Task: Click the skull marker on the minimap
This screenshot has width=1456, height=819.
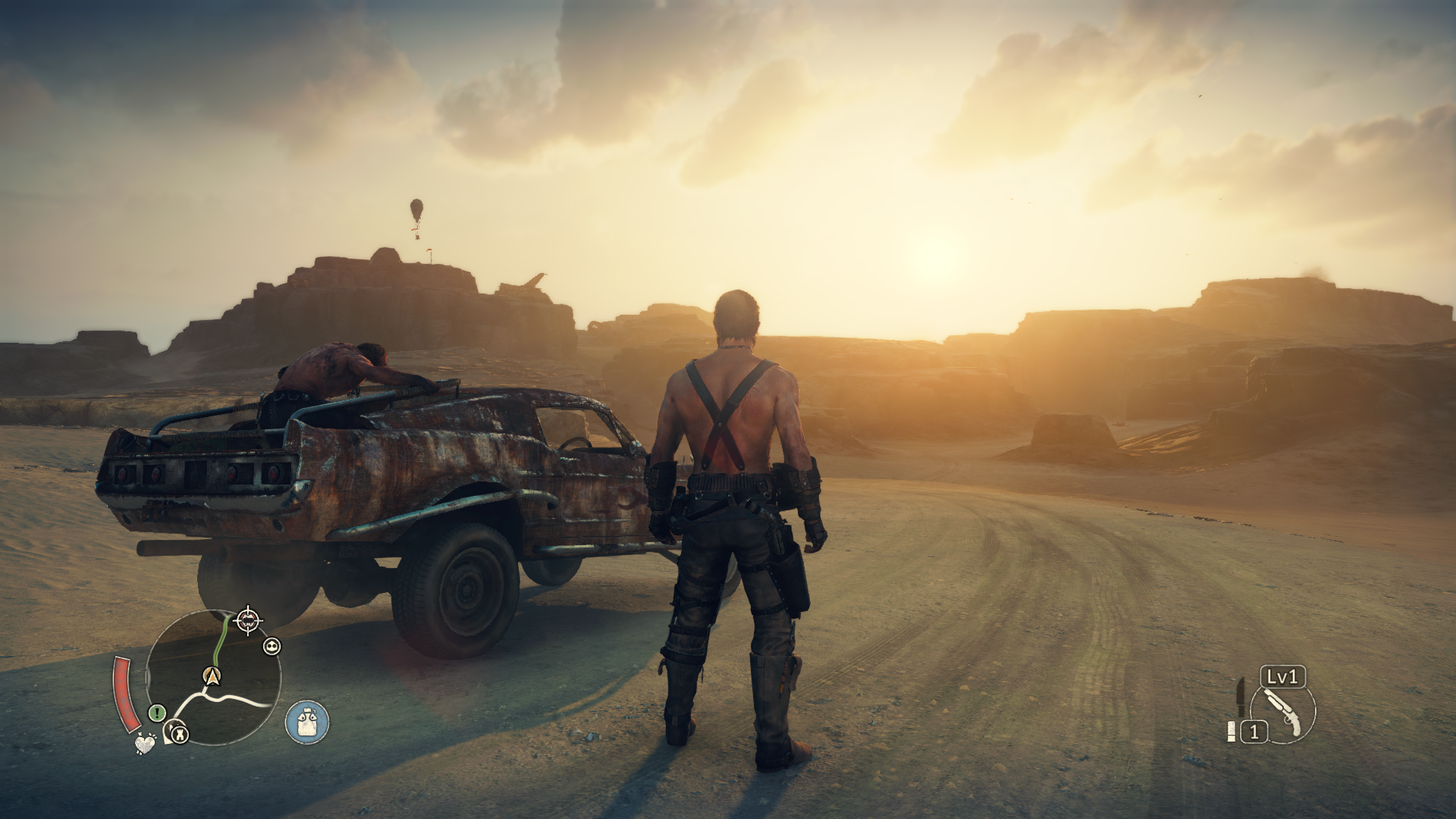Action: click(271, 646)
